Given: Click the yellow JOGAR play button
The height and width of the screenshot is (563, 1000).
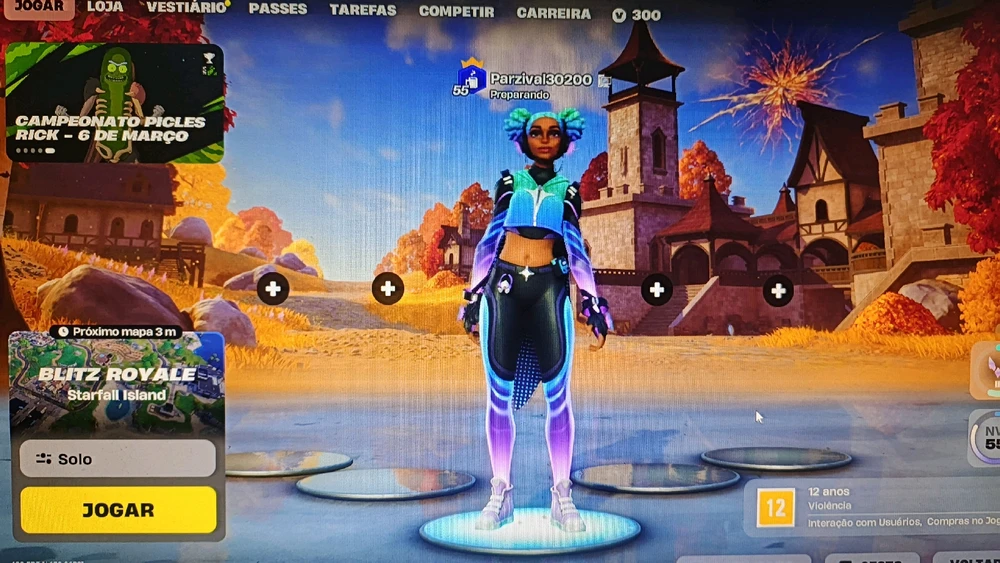Looking at the screenshot, I should [118, 510].
